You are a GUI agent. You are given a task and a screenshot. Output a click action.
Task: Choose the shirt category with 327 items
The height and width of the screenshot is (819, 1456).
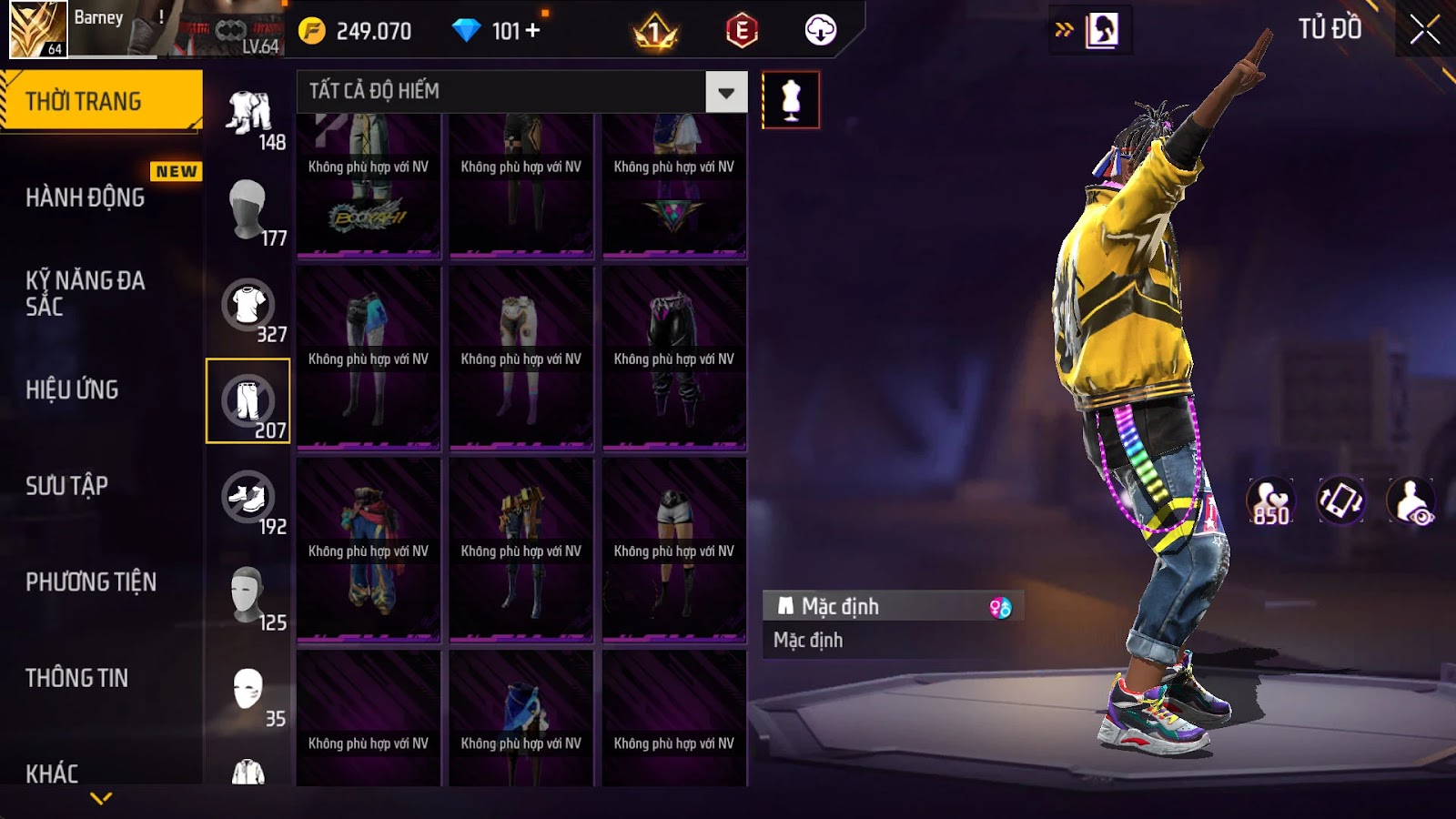coord(248,308)
